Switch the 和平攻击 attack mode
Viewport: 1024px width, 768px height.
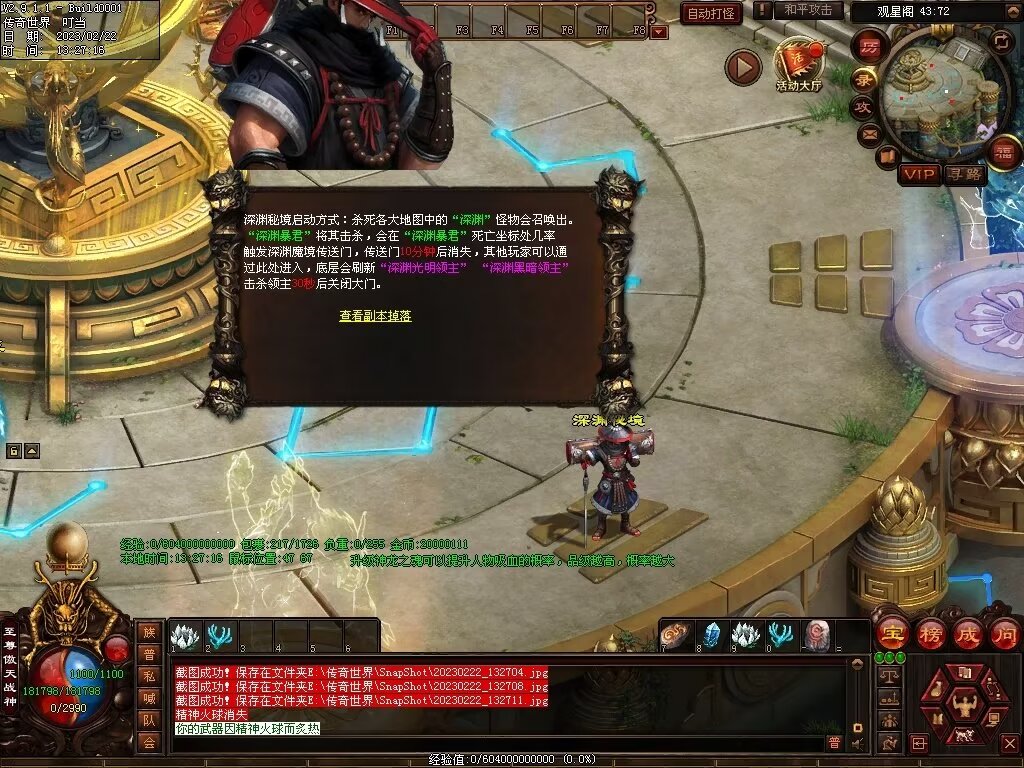tap(807, 10)
